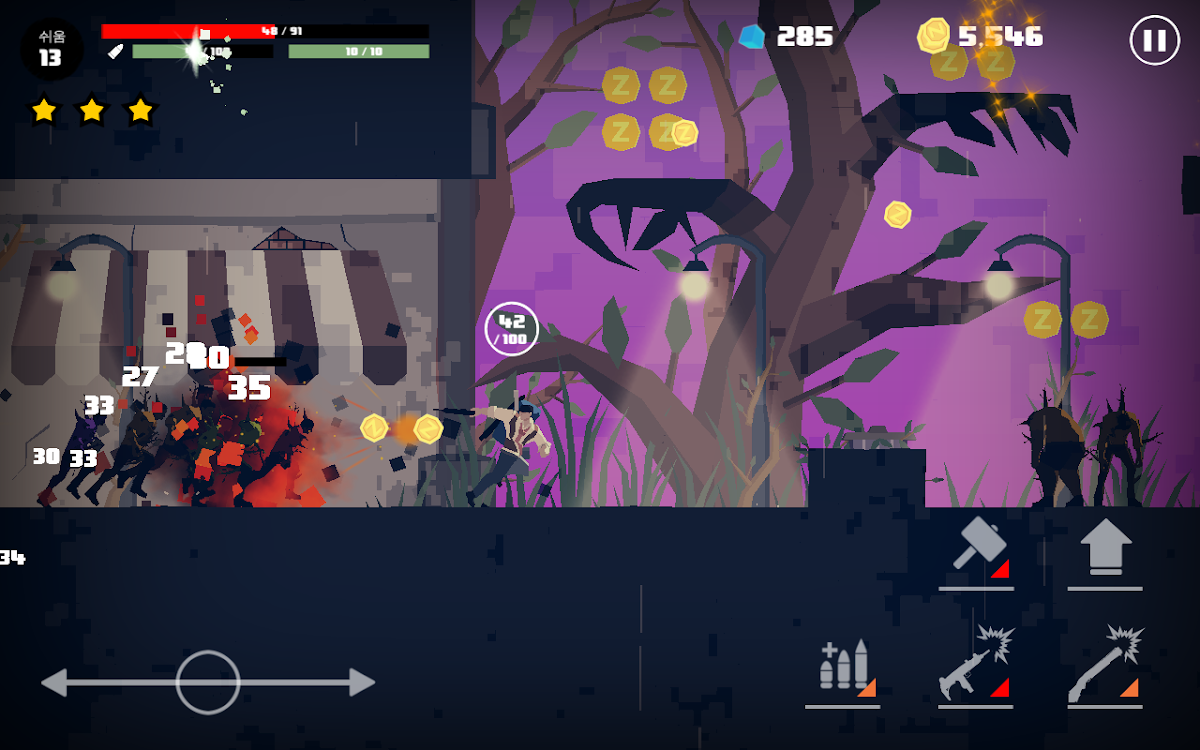Reload with the ammo bullets button
Image resolution: width=1200 pixels, height=750 pixels.
[x=843, y=665]
